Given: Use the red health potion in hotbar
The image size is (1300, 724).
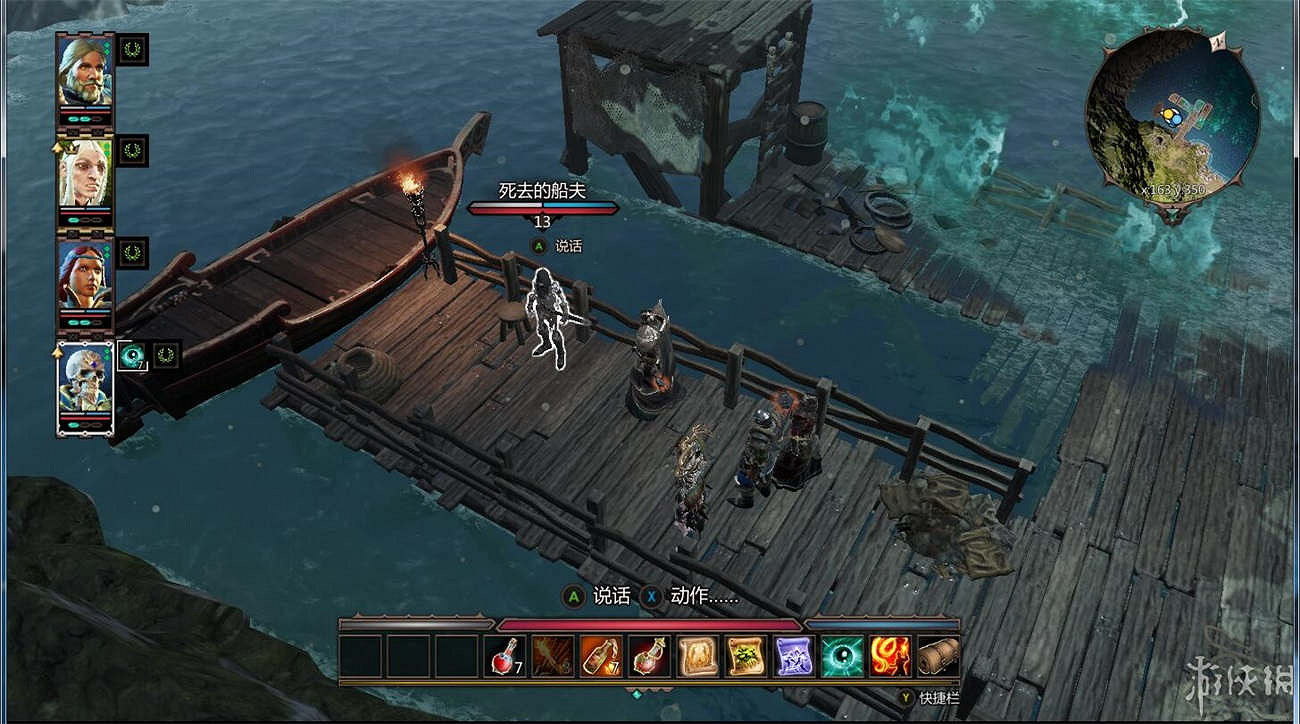Looking at the screenshot, I should (505, 657).
